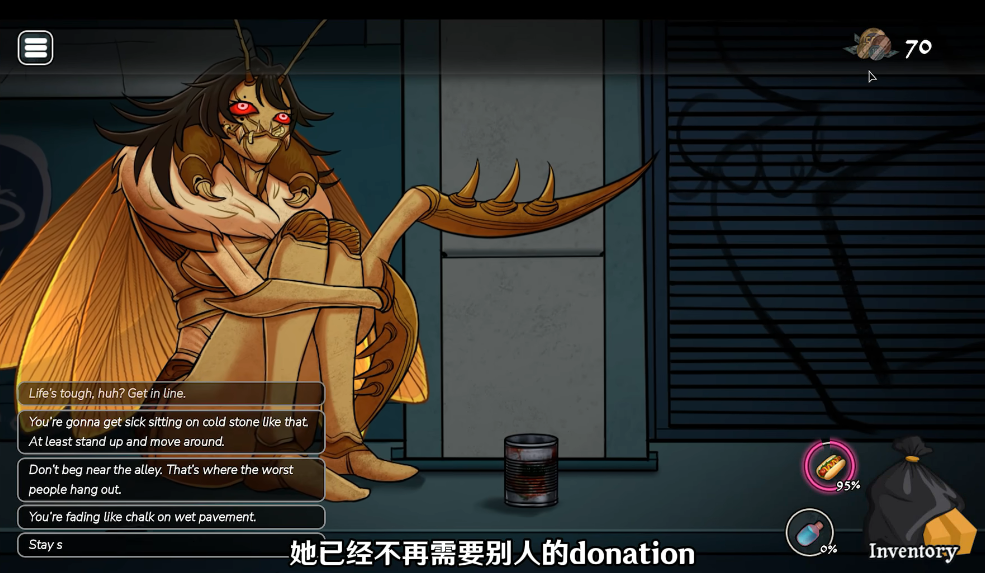Select reply about getting sick on cold stone
985x573 pixels.
171,432
